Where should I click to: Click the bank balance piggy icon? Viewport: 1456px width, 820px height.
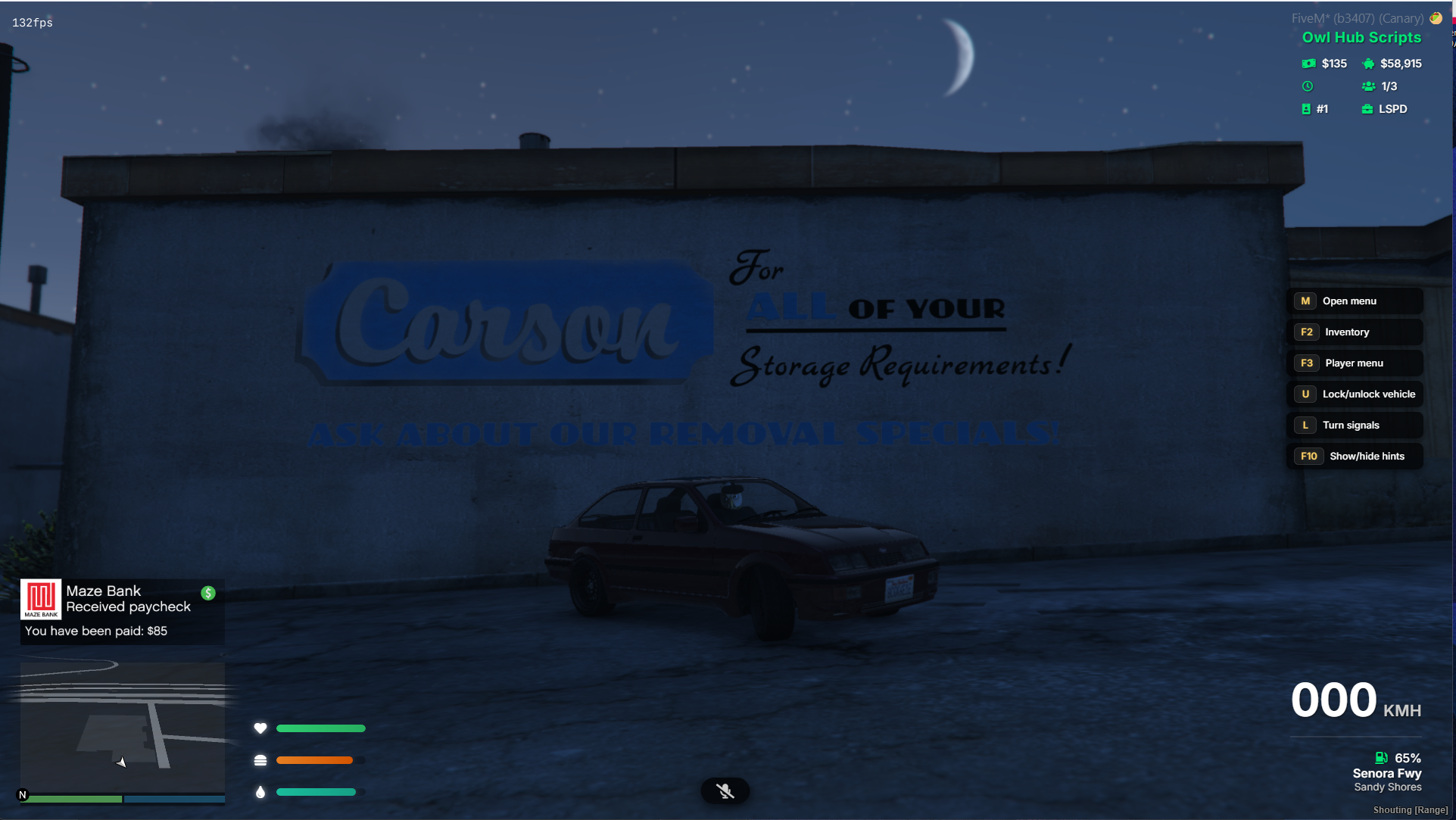(x=1368, y=64)
